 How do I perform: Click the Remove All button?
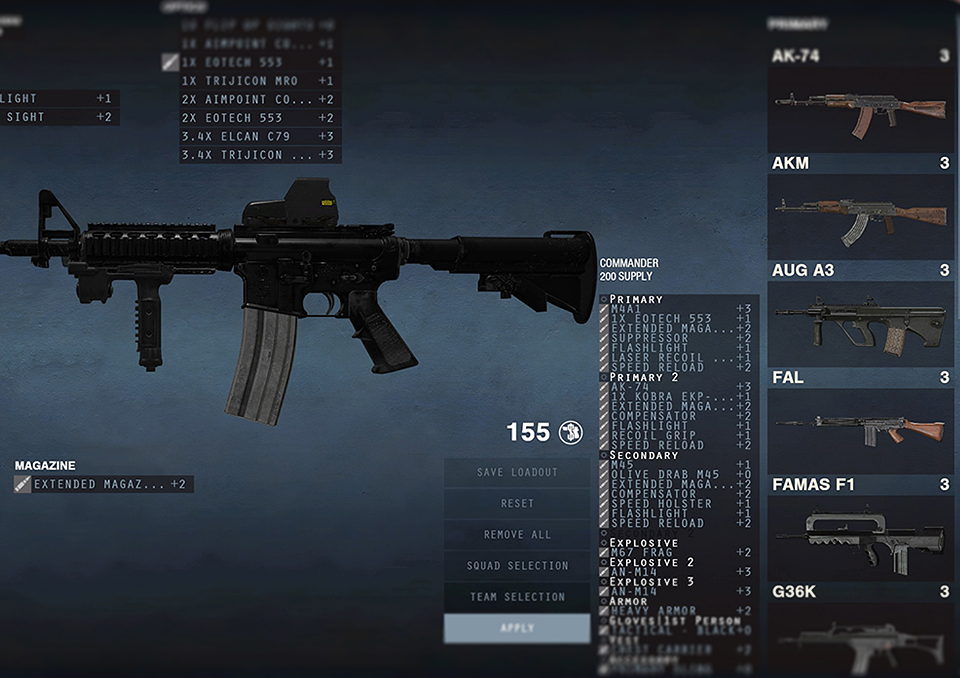(517, 535)
